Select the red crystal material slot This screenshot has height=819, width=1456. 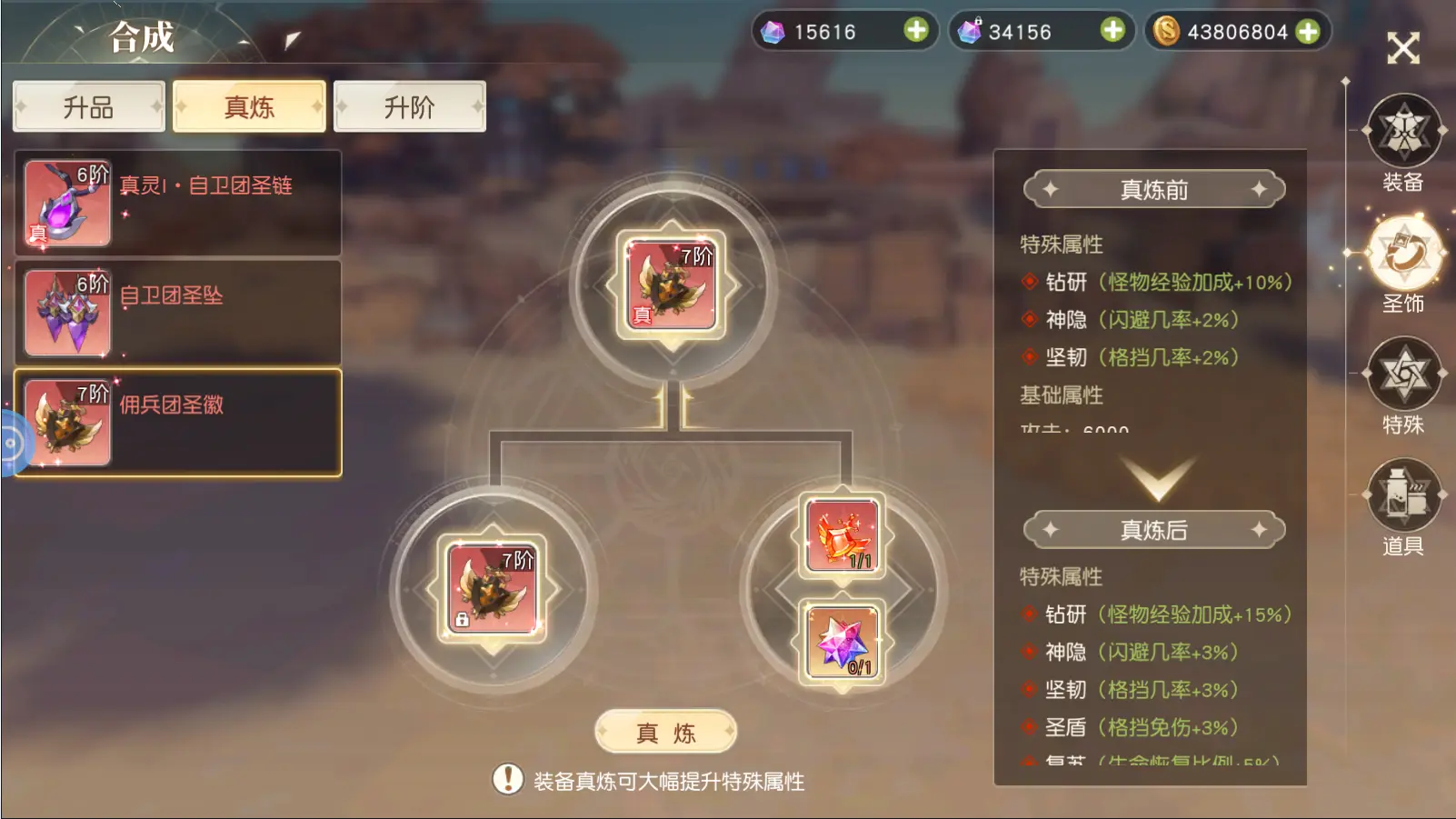tap(842, 536)
